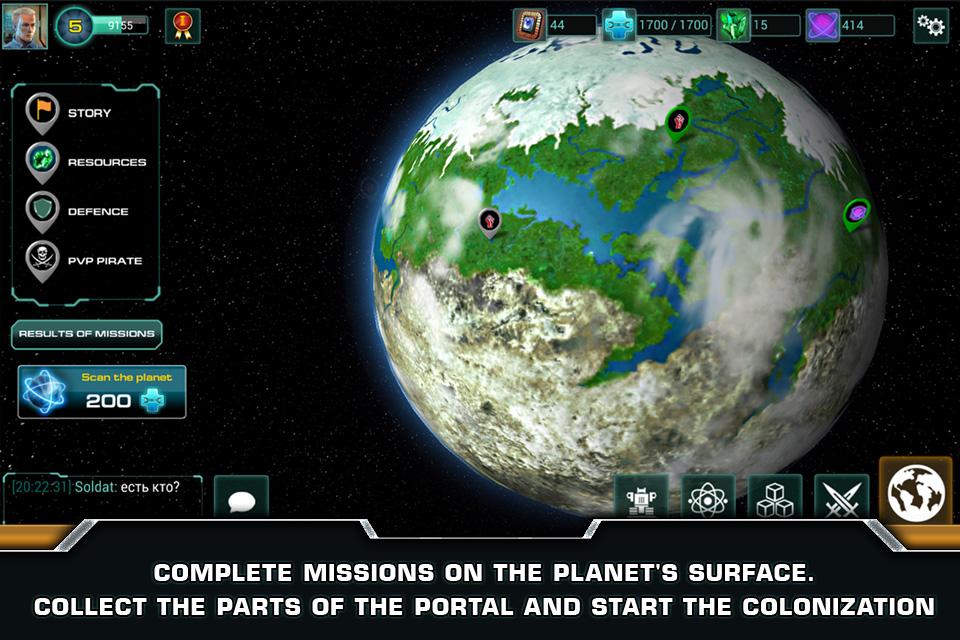Select the purple planet mission marker
The height and width of the screenshot is (640, 960).
[856, 213]
